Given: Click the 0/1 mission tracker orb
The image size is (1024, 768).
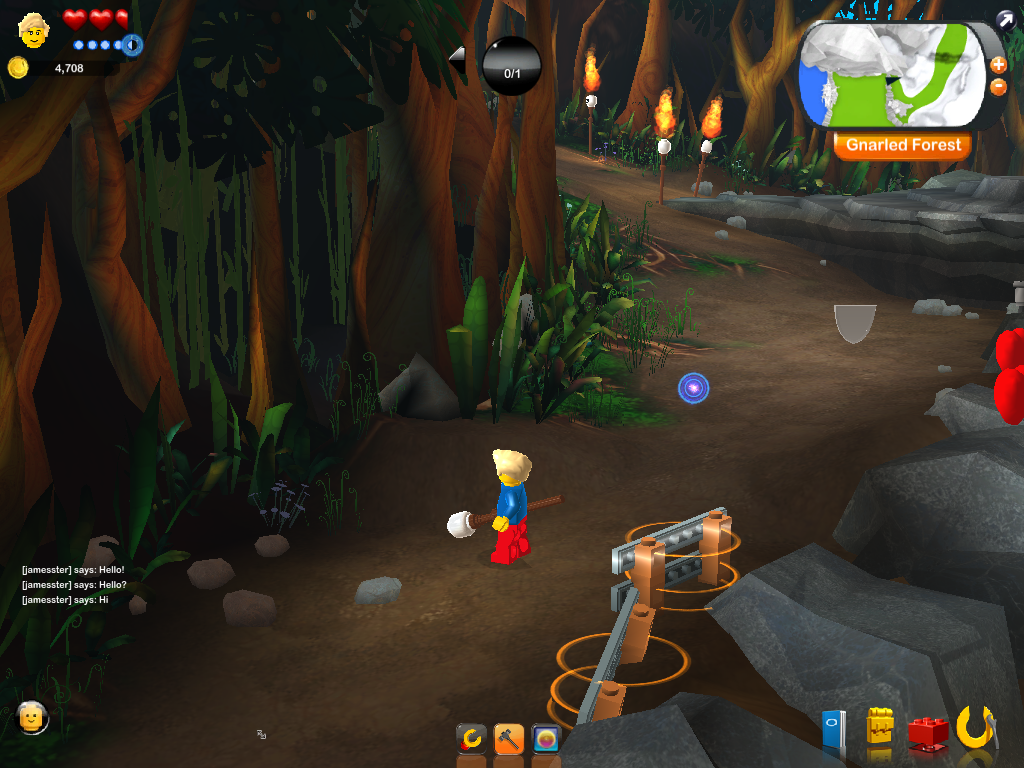Looking at the screenshot, I should click(x=511, y=66).
